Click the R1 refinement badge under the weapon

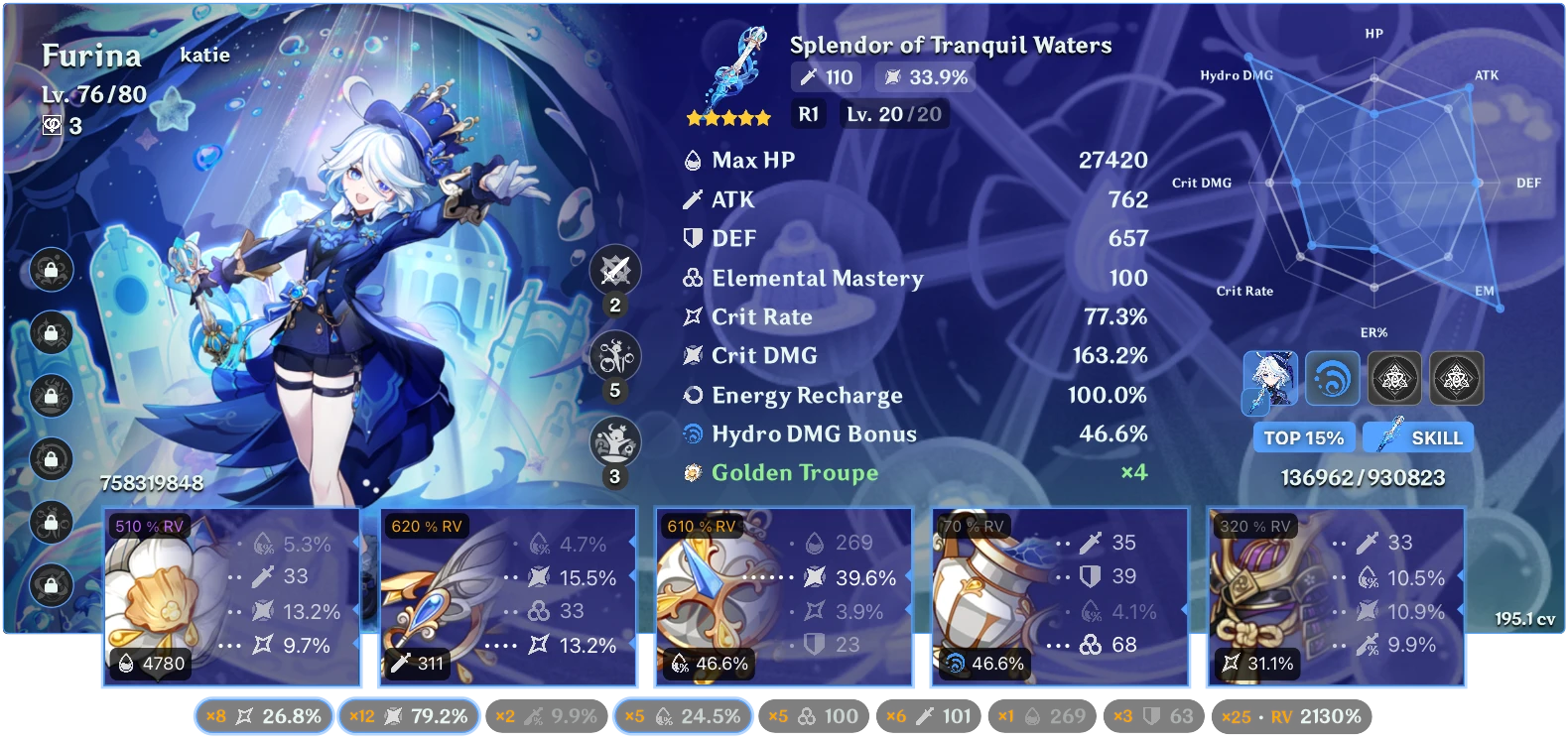pos(807,113)
